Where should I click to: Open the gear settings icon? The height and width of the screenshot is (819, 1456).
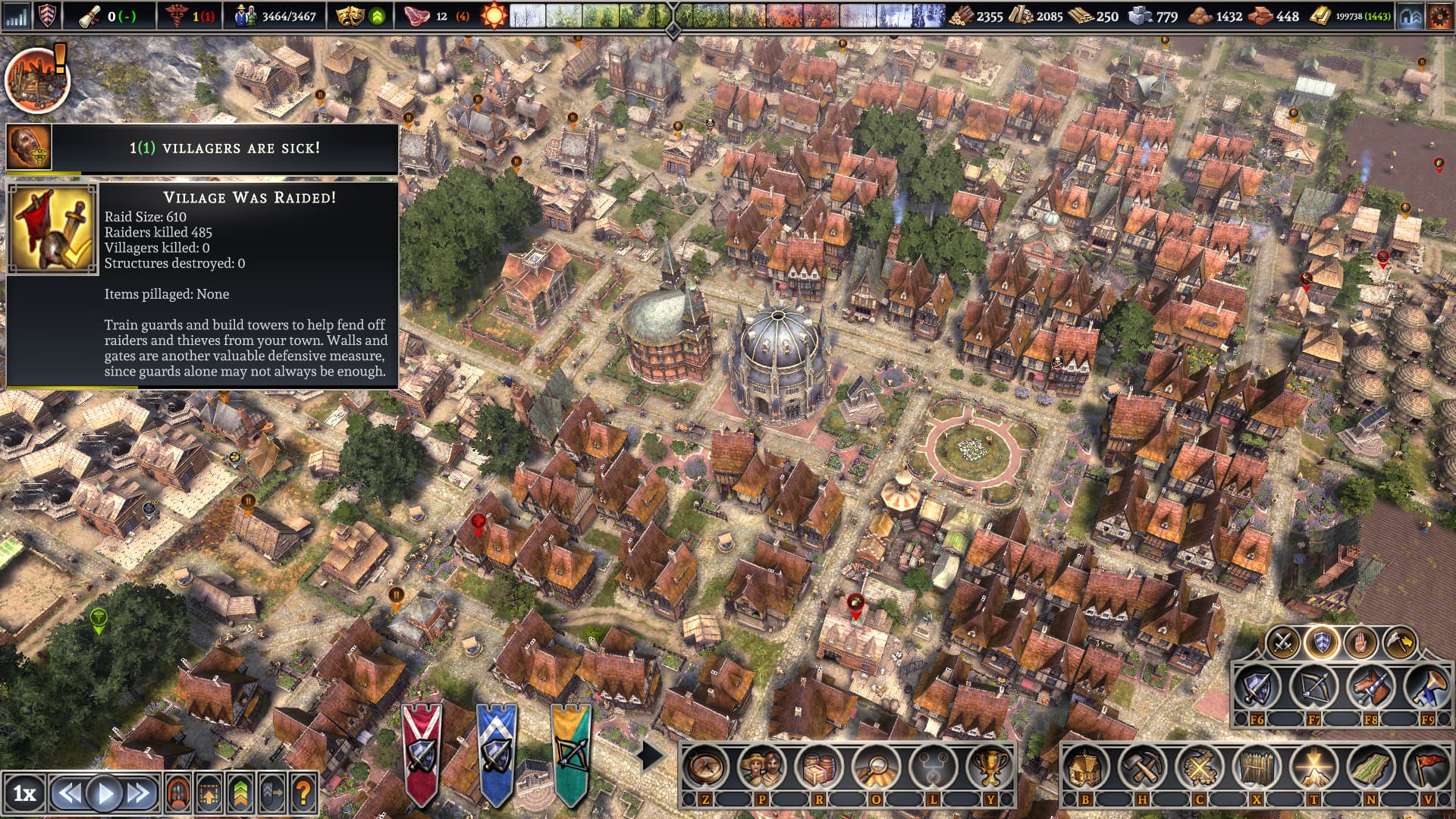[x=1439, y=16]
